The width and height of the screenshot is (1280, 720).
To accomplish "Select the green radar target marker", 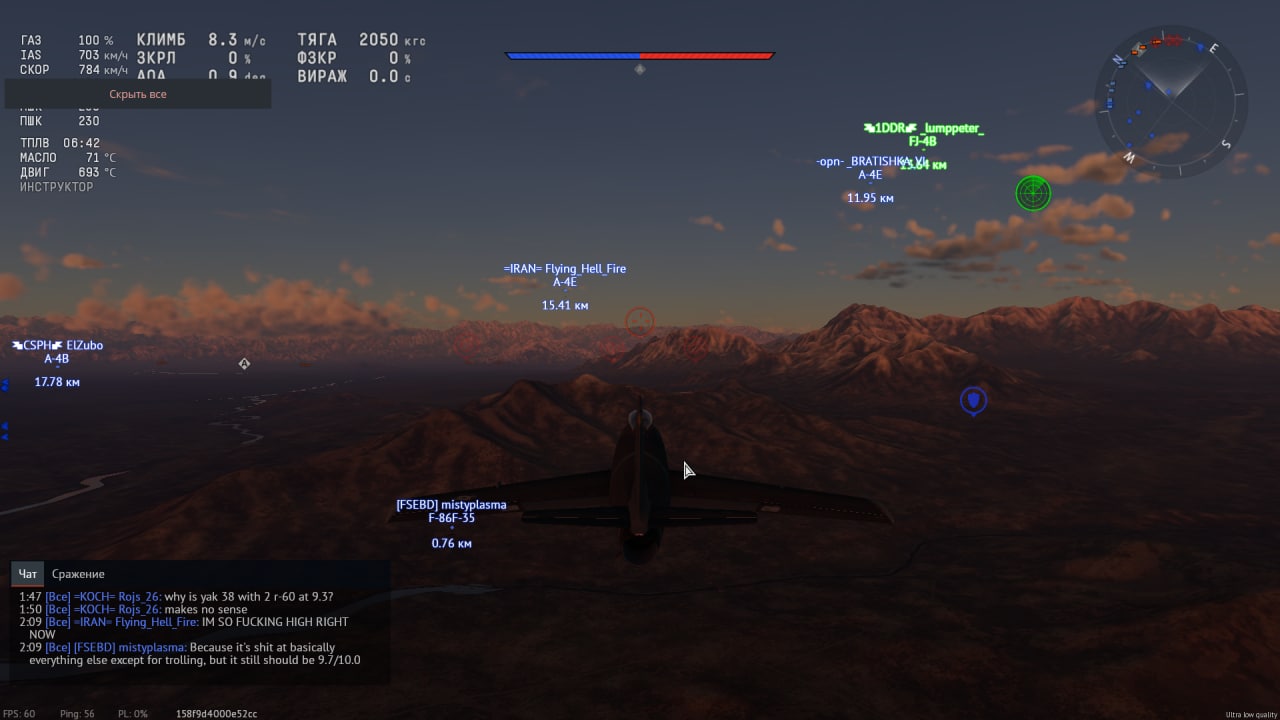I will pos(1033,193).
